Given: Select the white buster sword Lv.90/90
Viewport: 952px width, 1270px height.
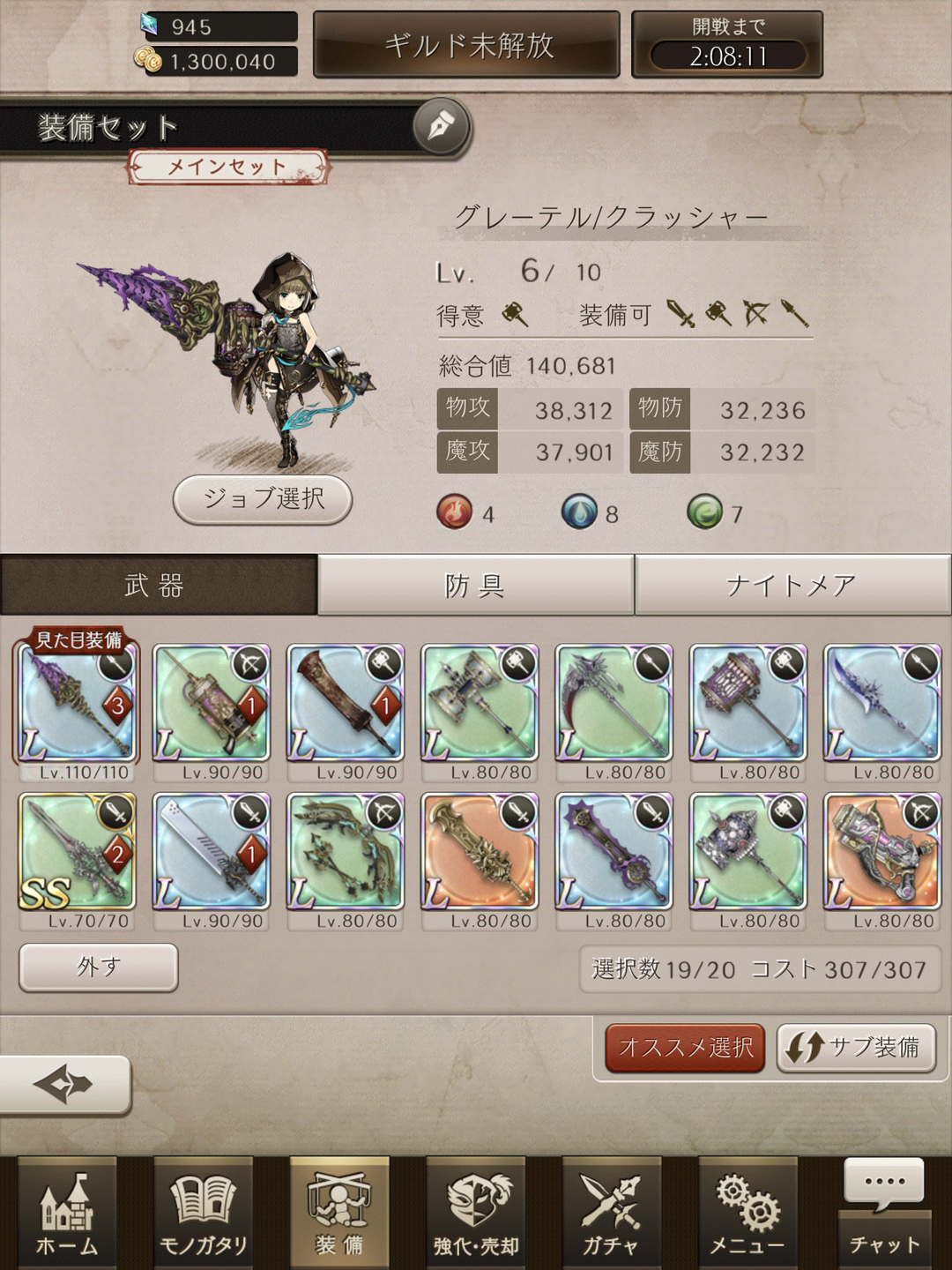Looking at the screenshot, I should tap(211, 852).
